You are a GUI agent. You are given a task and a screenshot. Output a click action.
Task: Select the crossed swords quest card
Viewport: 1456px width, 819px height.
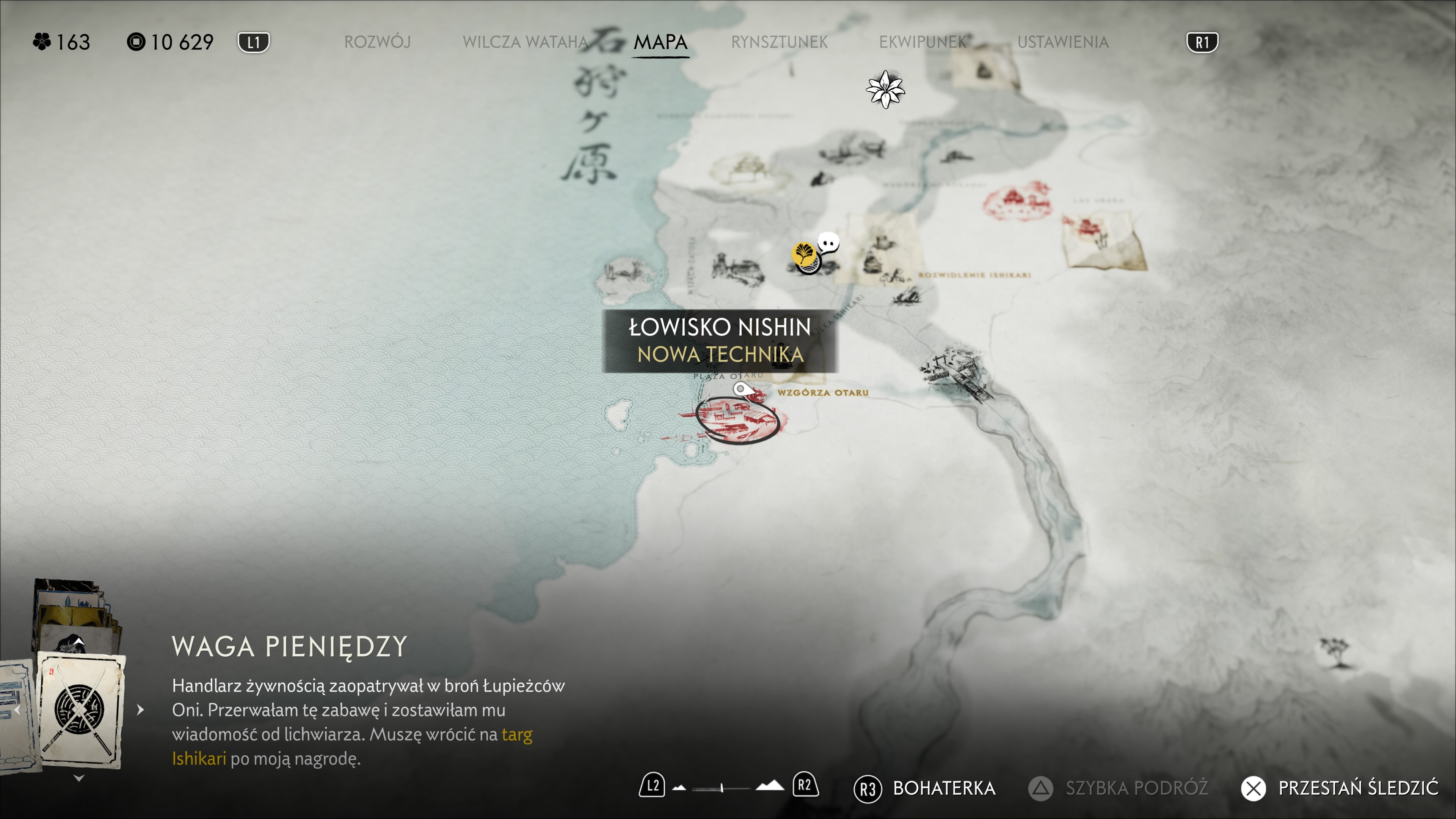tap(80, 709)
